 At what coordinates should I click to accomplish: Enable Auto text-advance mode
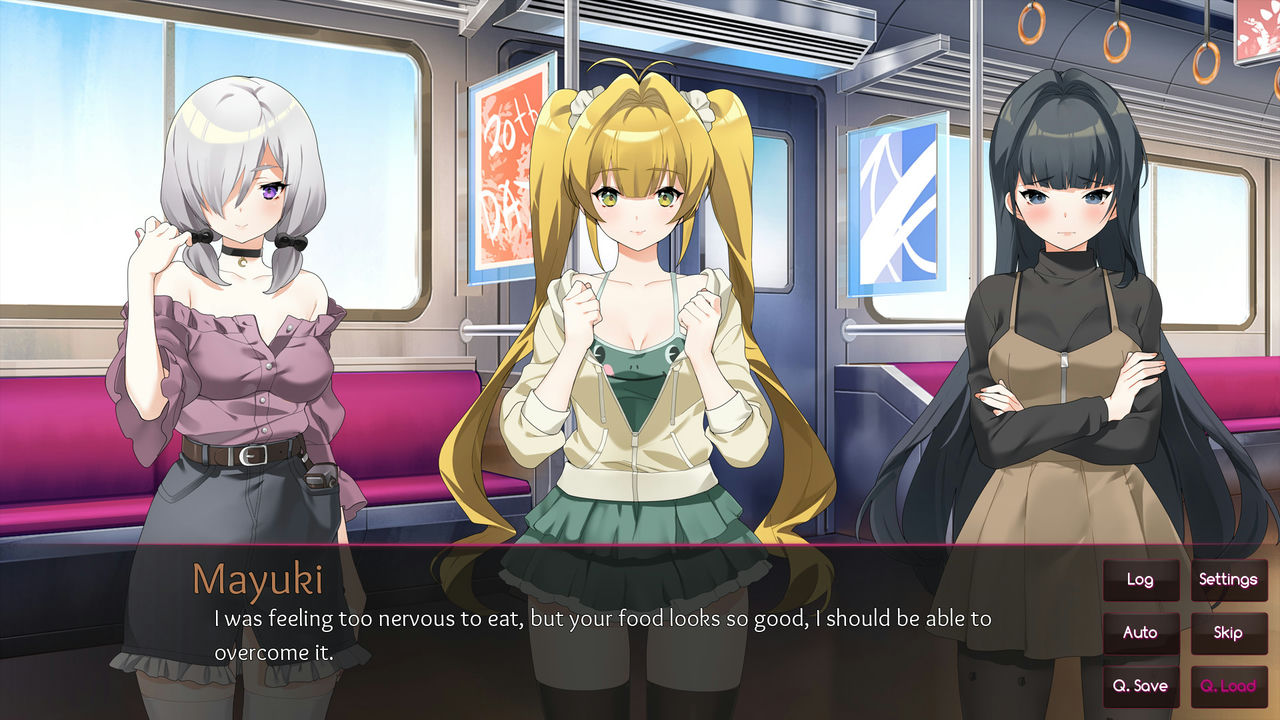tap(1141, 633)
